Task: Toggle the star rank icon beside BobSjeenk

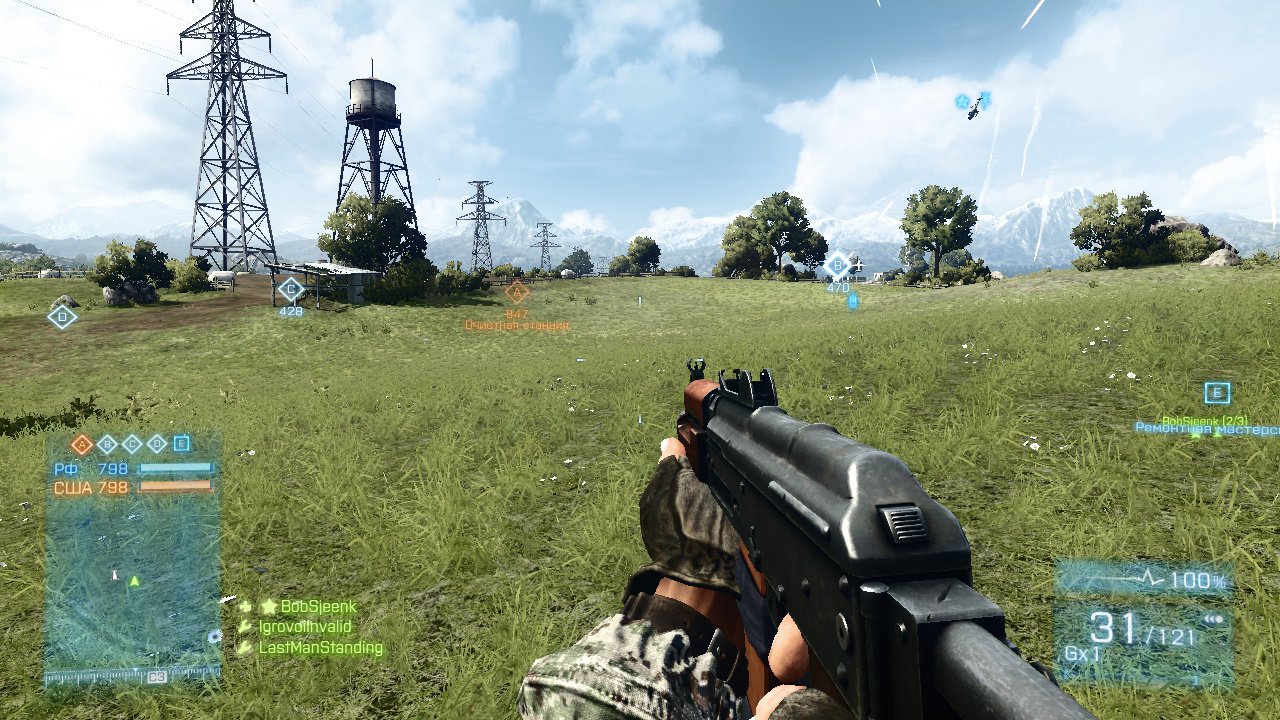Action: pos(268,606)
